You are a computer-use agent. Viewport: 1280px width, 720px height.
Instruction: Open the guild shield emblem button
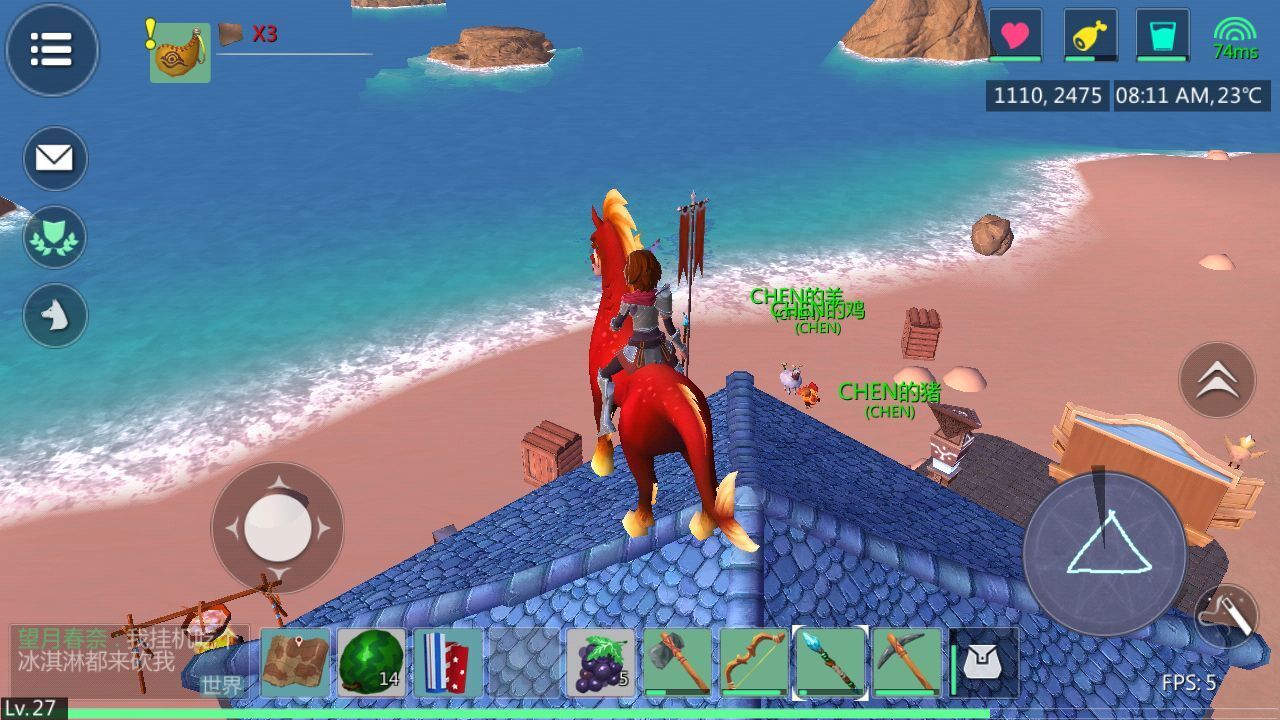pyautogui.click(x=55, y=237)
